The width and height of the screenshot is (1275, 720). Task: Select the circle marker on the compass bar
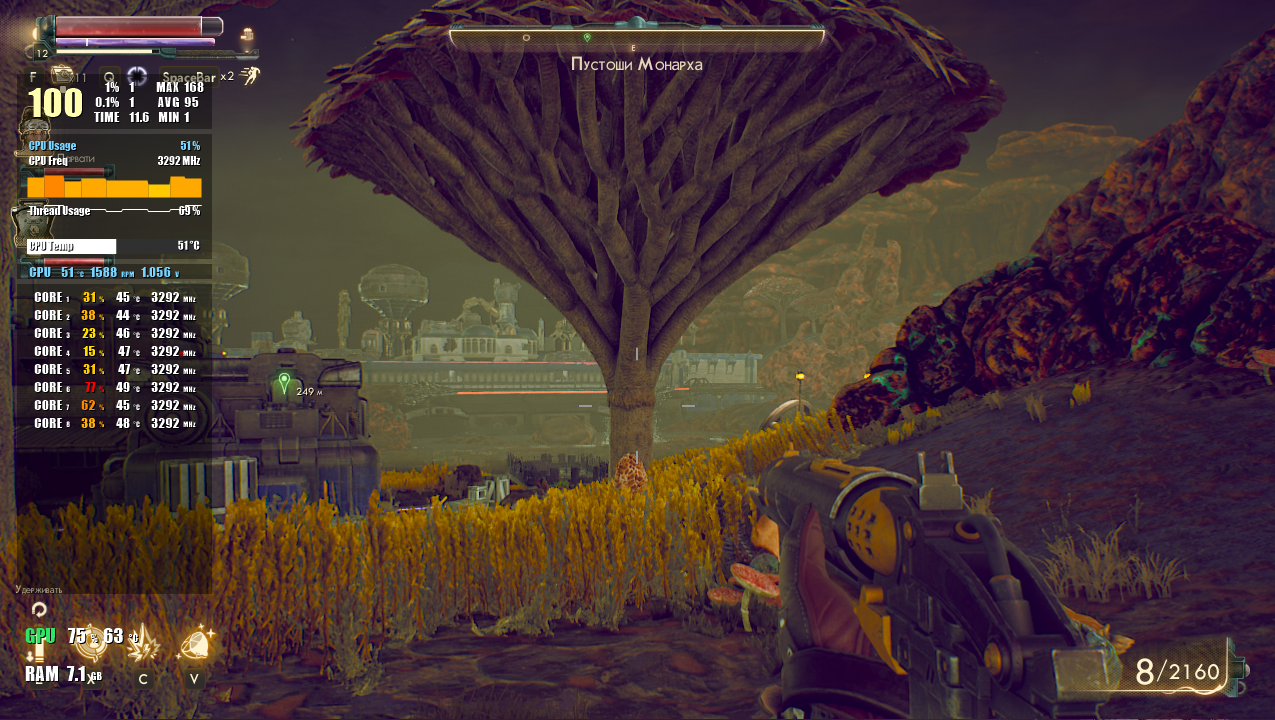526,37
